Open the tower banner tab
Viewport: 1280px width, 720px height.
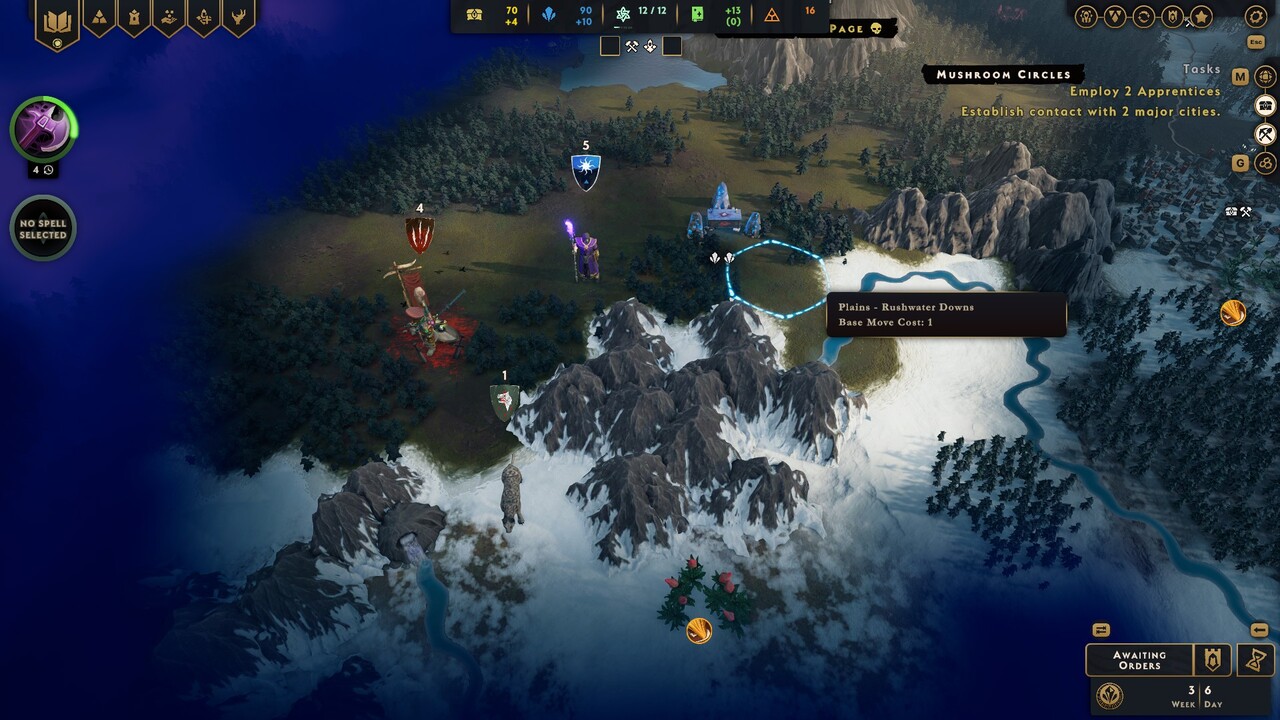[x=134, y=17]
